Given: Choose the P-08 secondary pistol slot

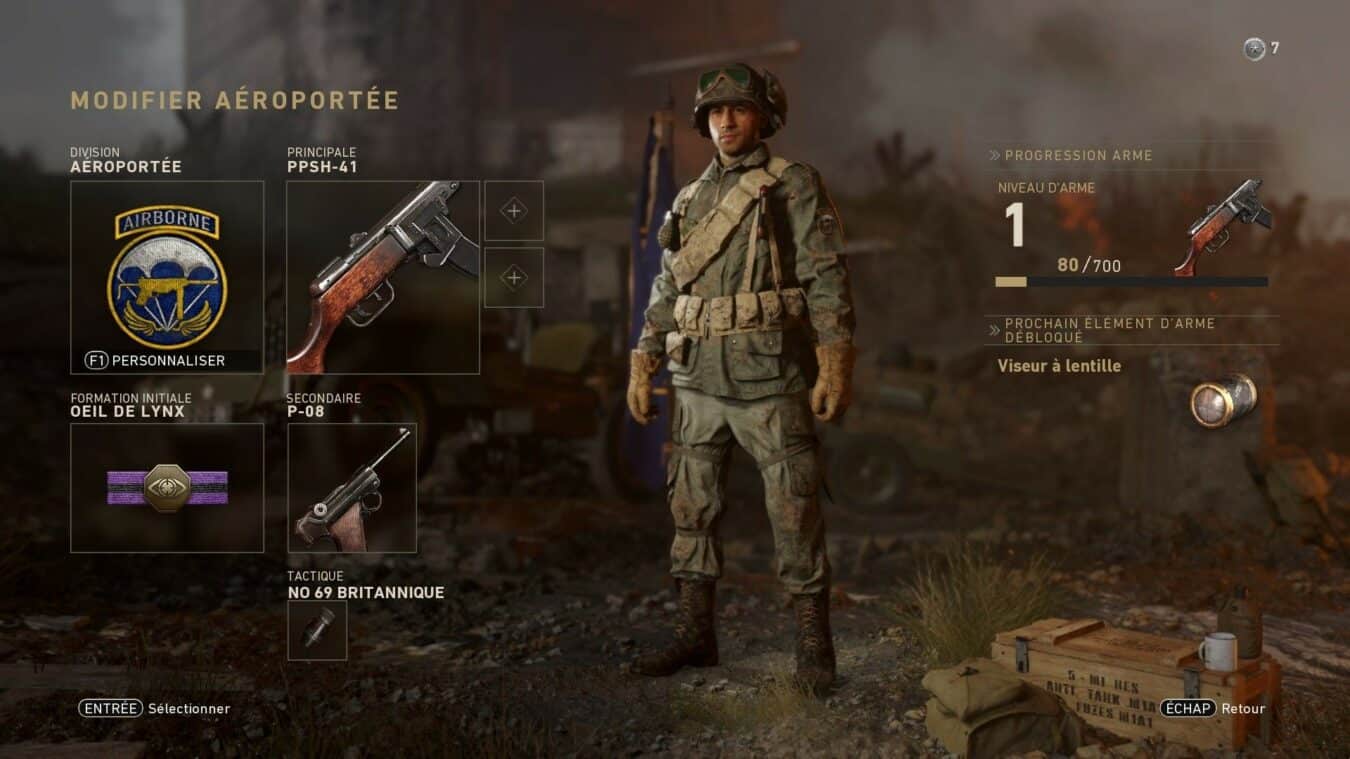Looking at the screenshot, I should pyautogui.click(x=352, y=488).
